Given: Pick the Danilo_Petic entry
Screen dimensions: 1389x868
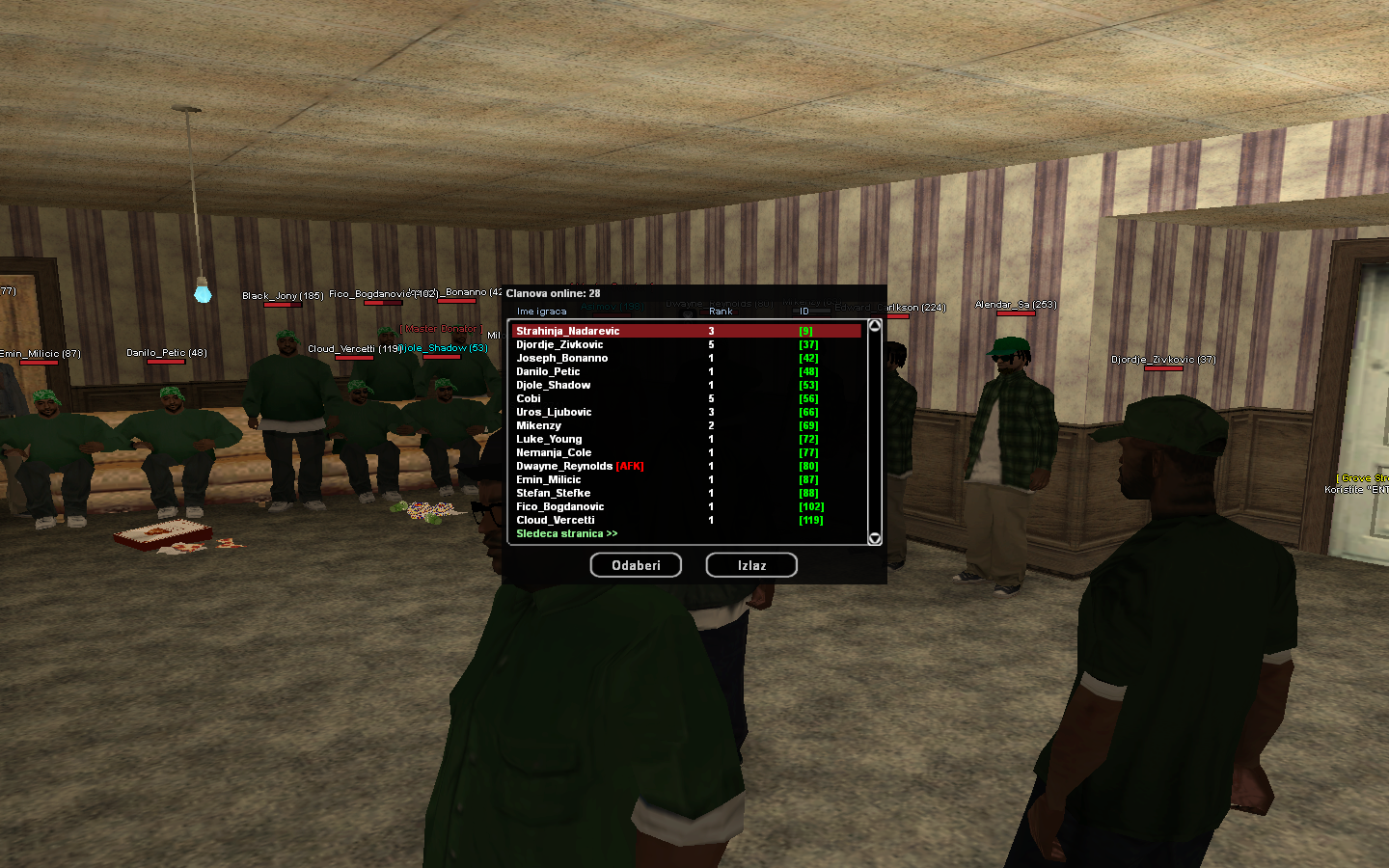Looking at the screenshot, I should point(548,371).
